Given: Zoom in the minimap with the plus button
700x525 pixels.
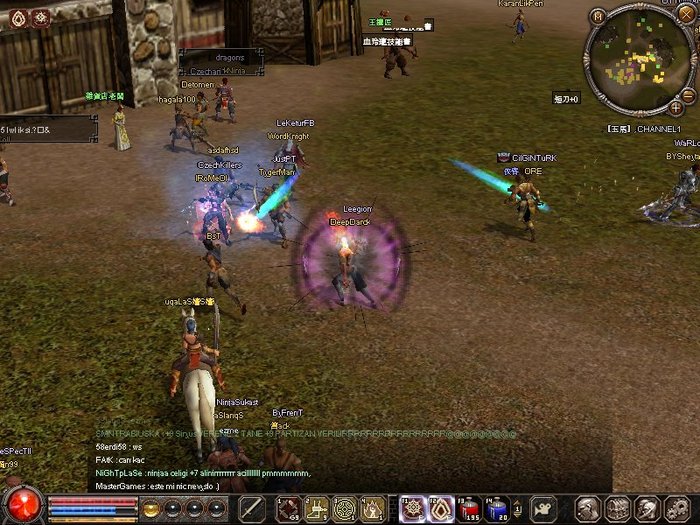Looking at the screenshot, I should click(677, 106).
